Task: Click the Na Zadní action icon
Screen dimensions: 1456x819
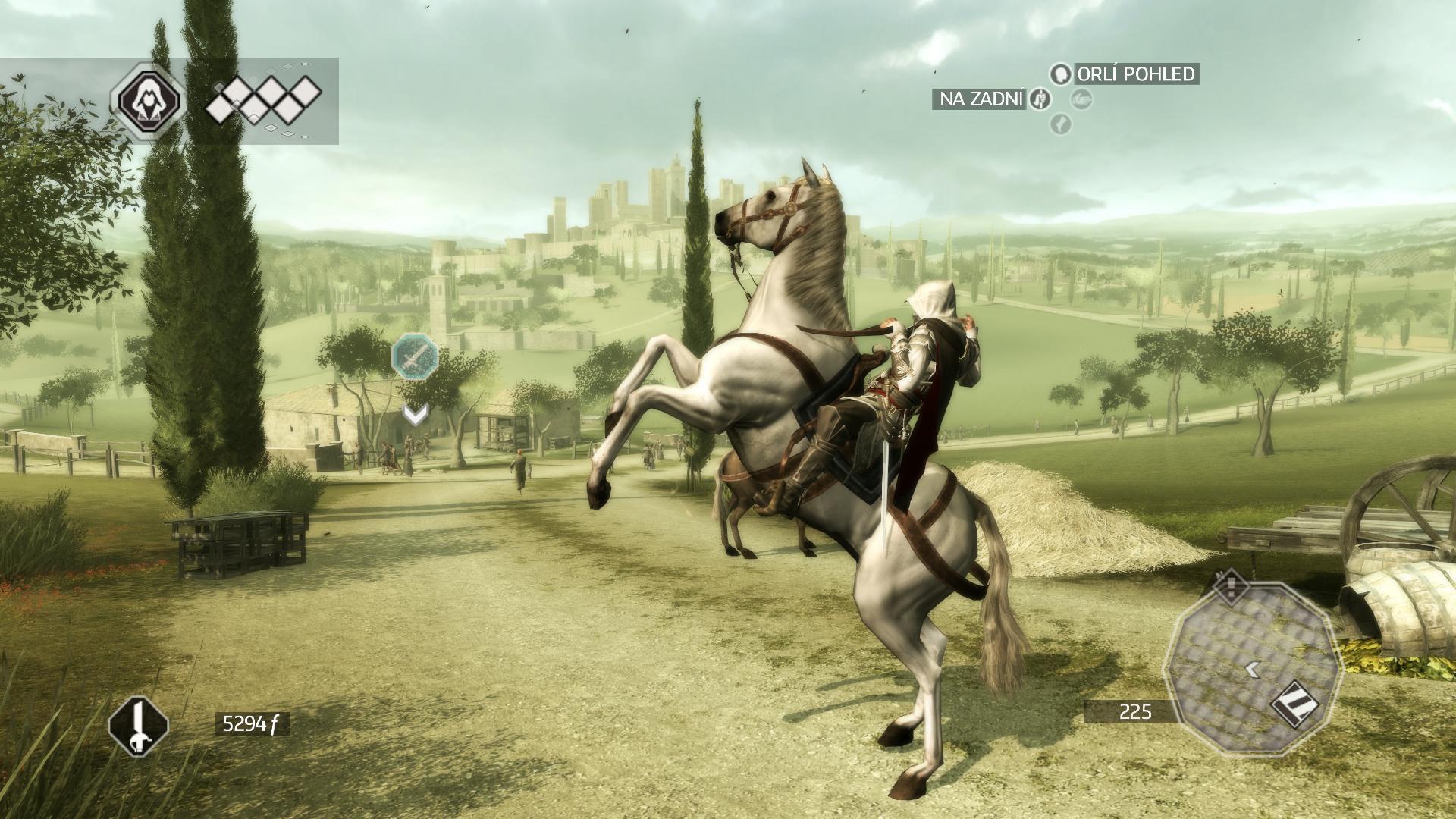Action: click(1039, 99)
